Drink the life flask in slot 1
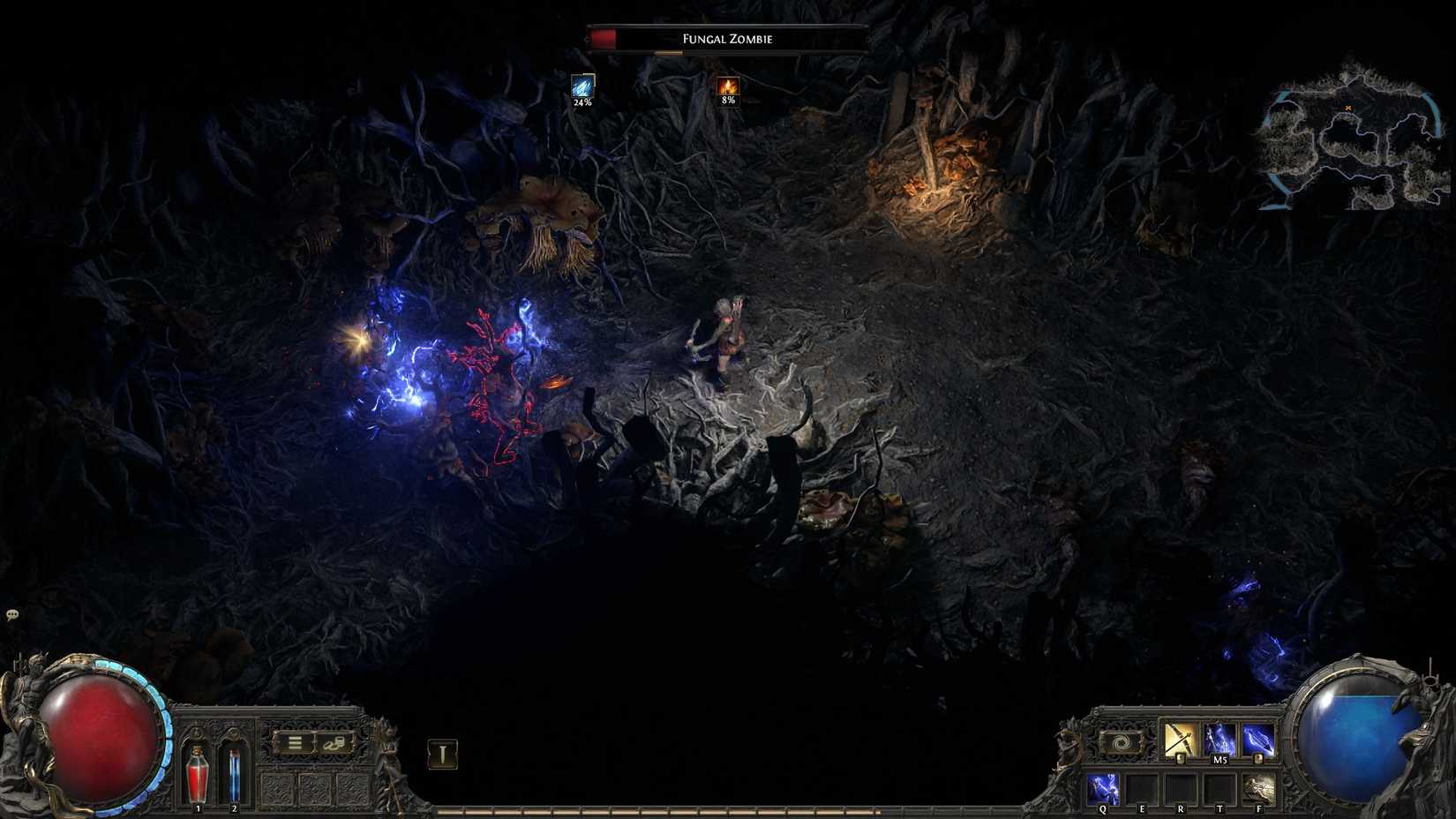This screenshot has width=1456, height=819. point(197,775)
